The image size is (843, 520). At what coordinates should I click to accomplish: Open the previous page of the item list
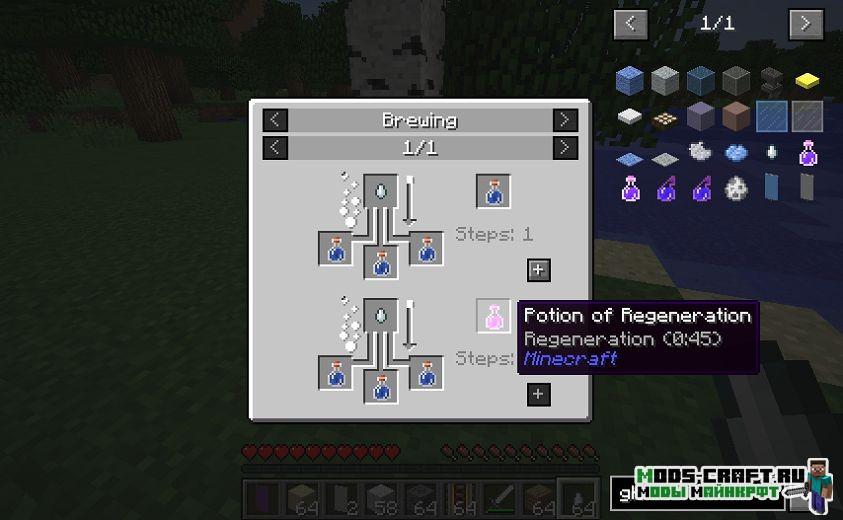click(x=629, y=23)
